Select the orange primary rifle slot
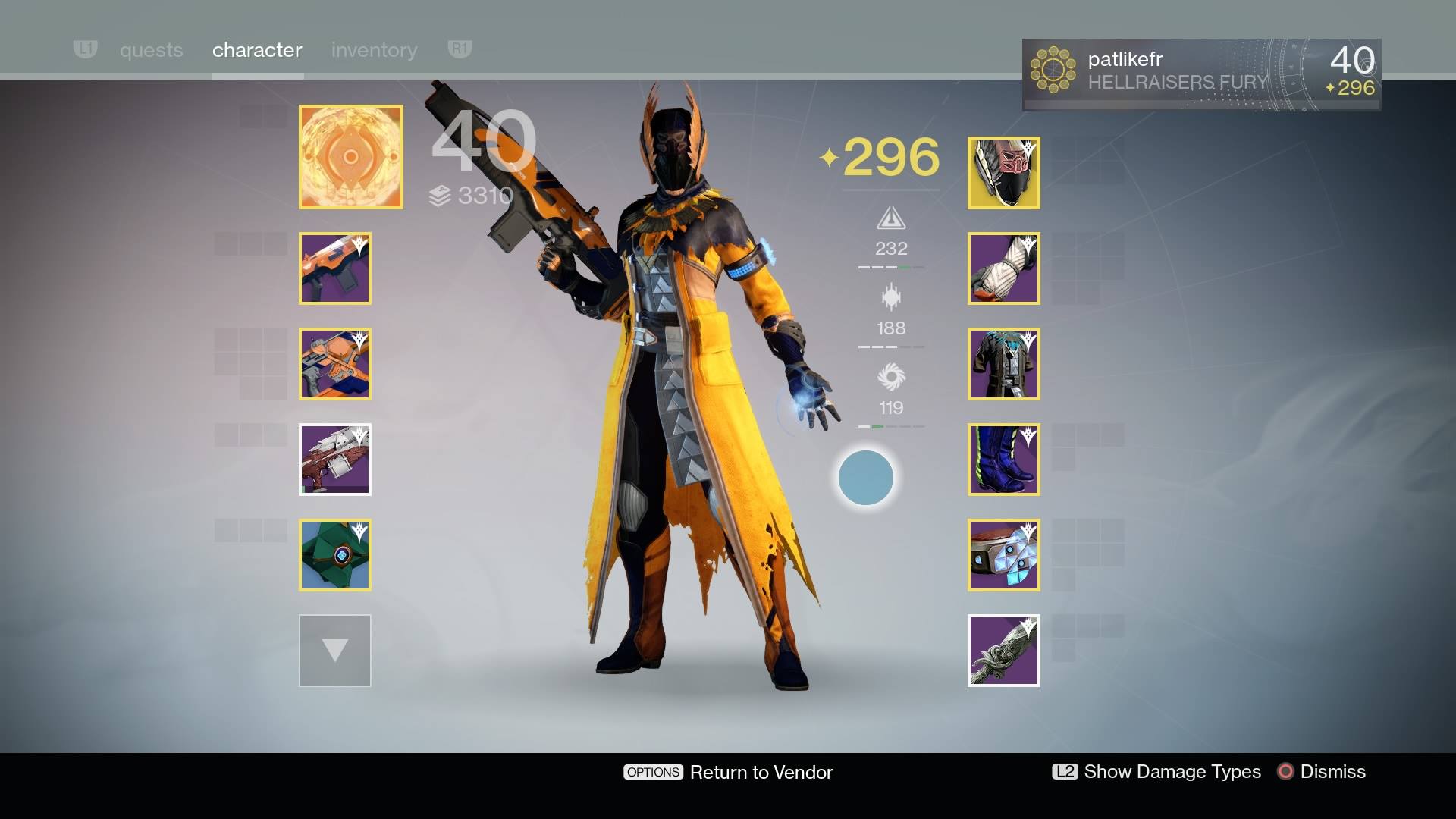 point(335,268)
